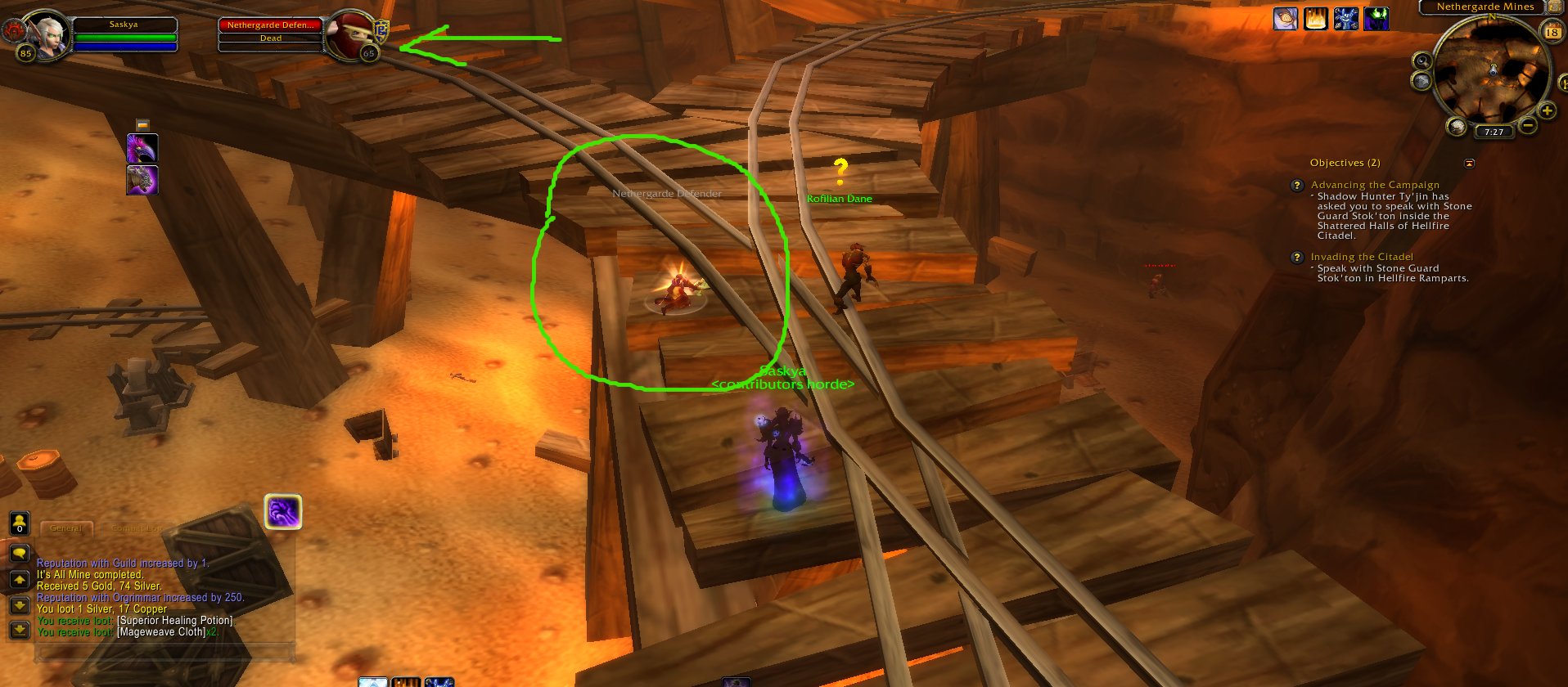Image resolution: width=1568 pixels, height=687 pixels.
Task: Open the tracking icon beside the minimap
Action: click(x=1424, y=61)
